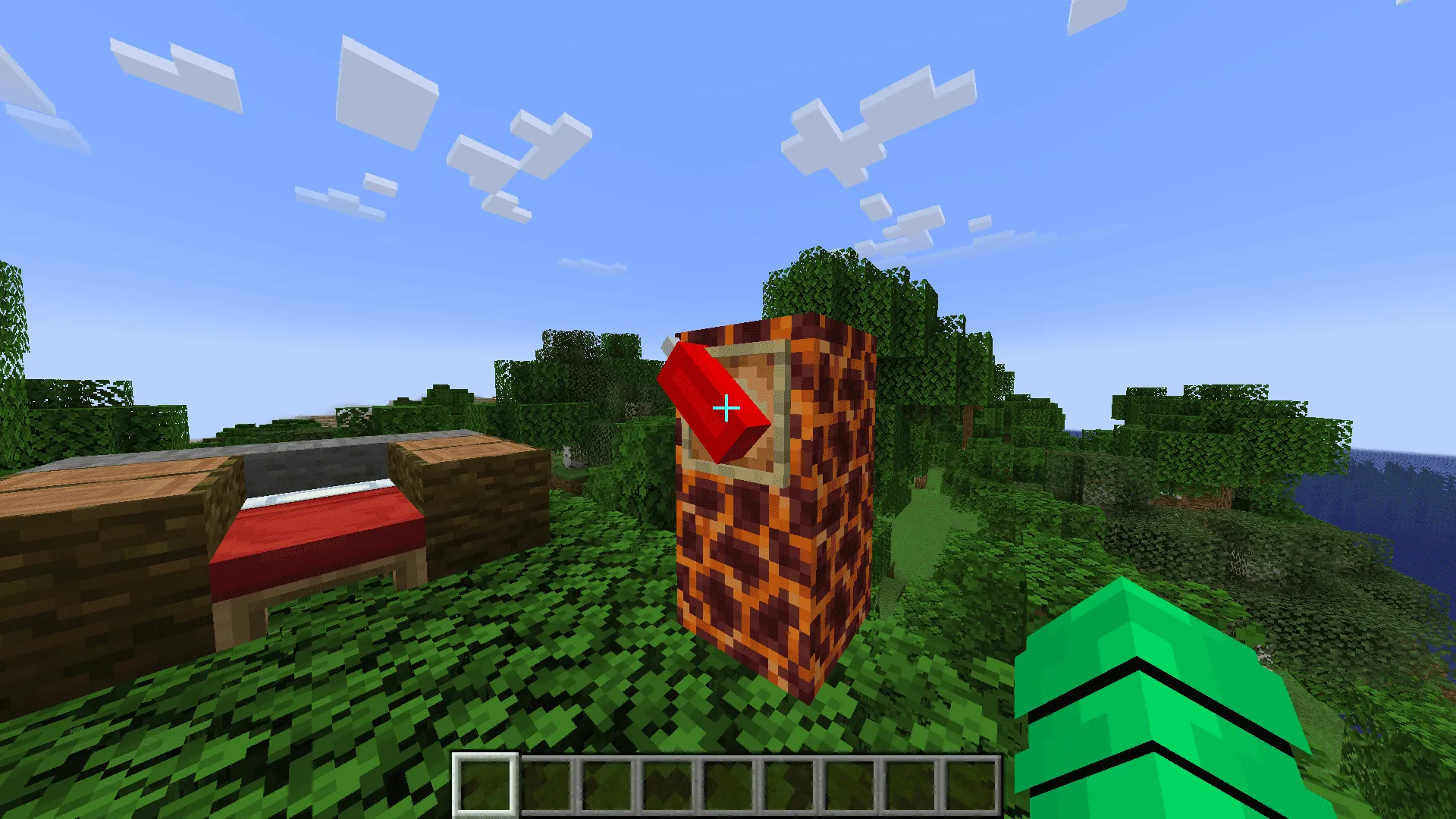Screen dimensions: 1456x819
Task: Select the currently highlighted first hotbar slot
Action: click(x=485, y=785)
